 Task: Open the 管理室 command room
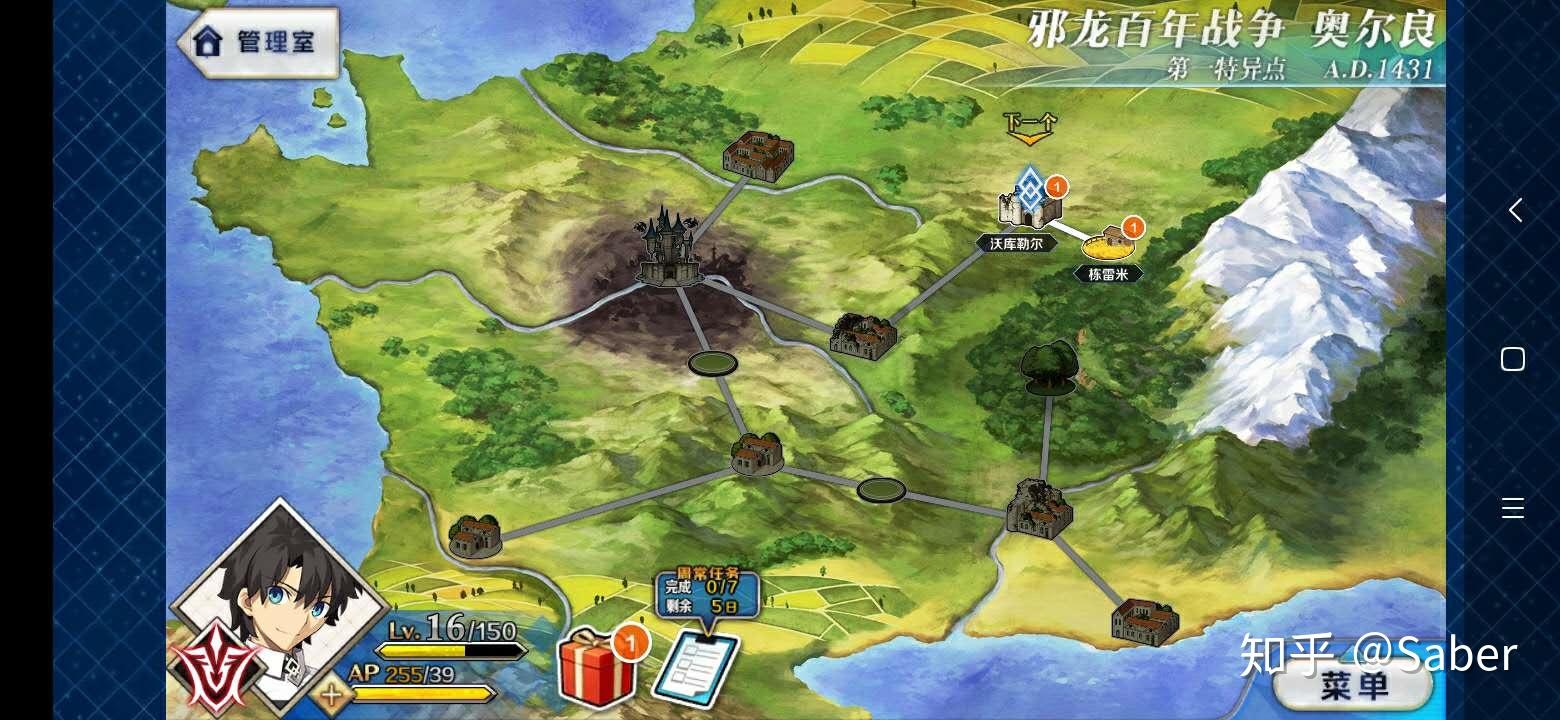(256, 42)
